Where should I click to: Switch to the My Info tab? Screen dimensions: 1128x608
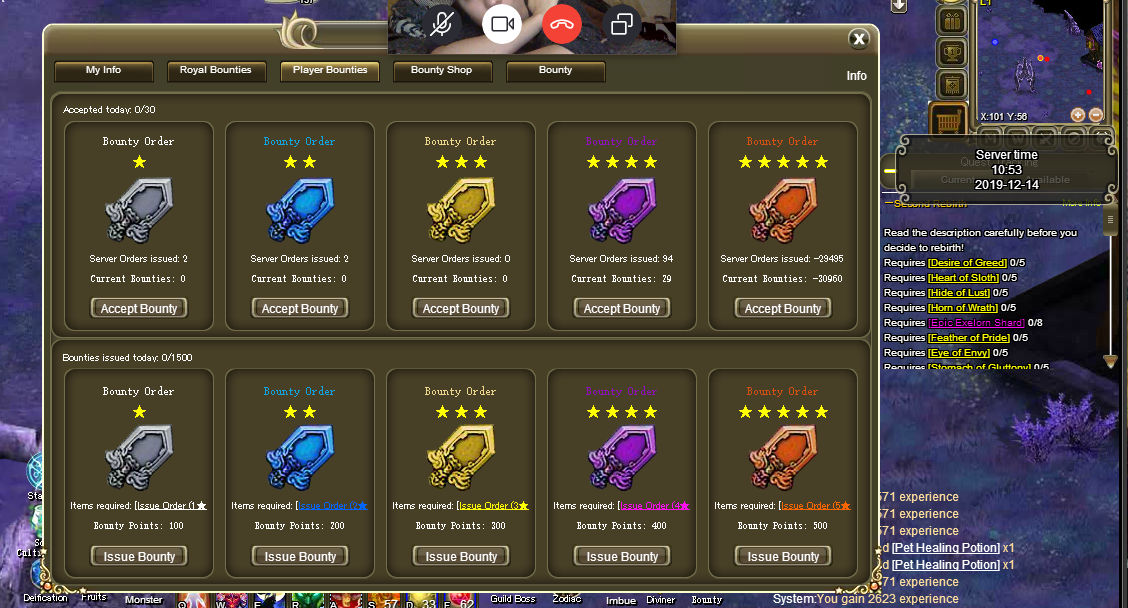[x=103, y=71]
